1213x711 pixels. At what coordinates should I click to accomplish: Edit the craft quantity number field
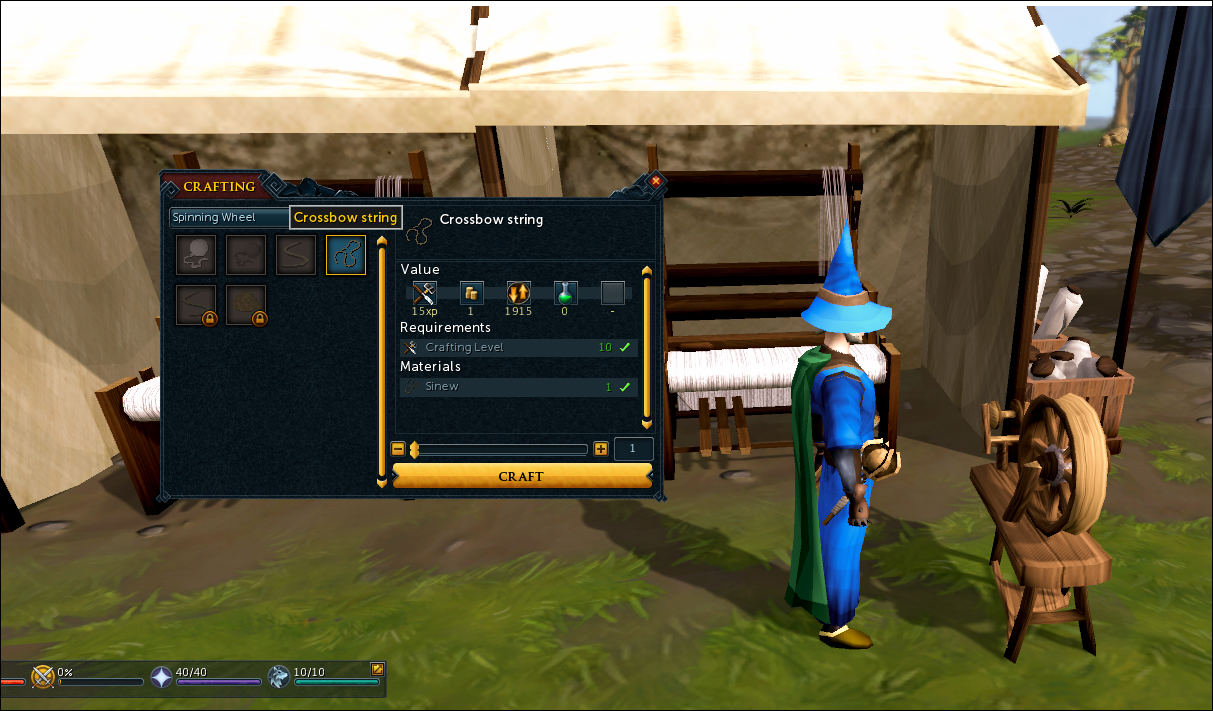point(633,450)
